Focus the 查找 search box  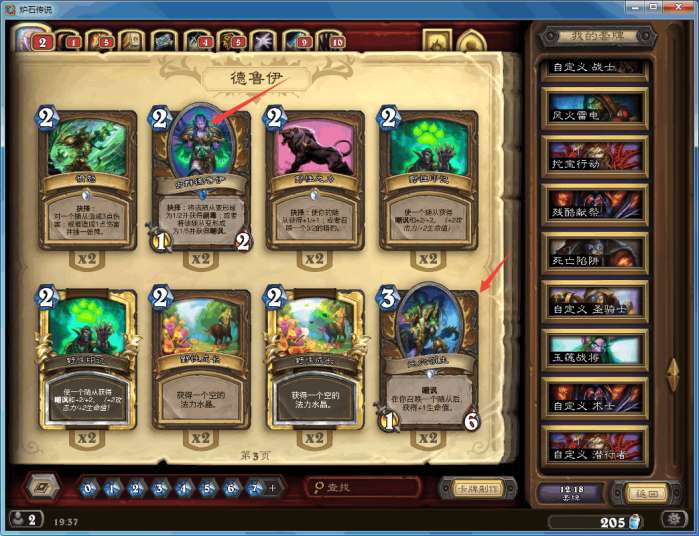click(x=366, y=488)
